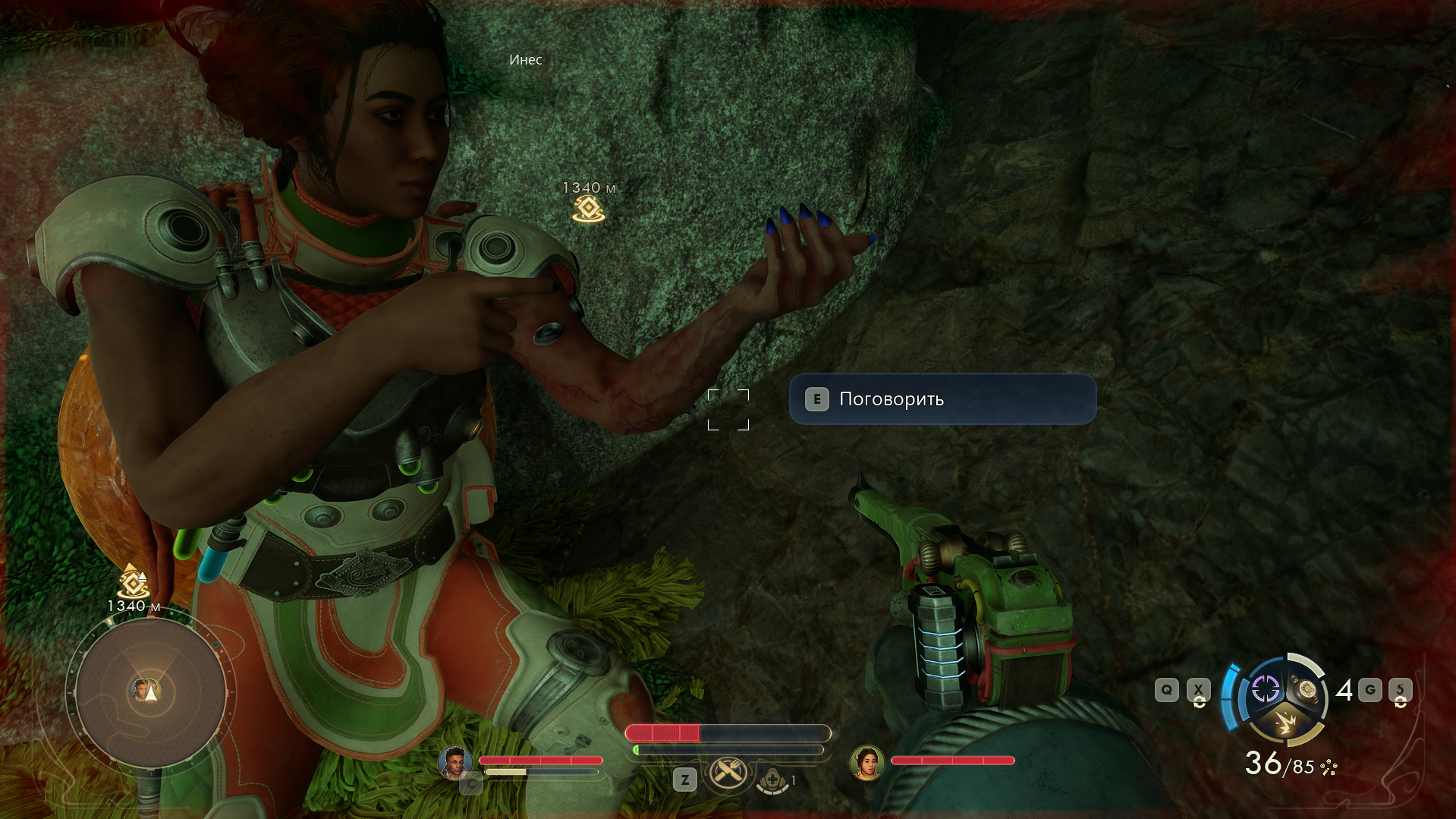This screenshot has height=819, width=1456.
Task: Click the quest marker above the minimap
Action: coord(134,582)
